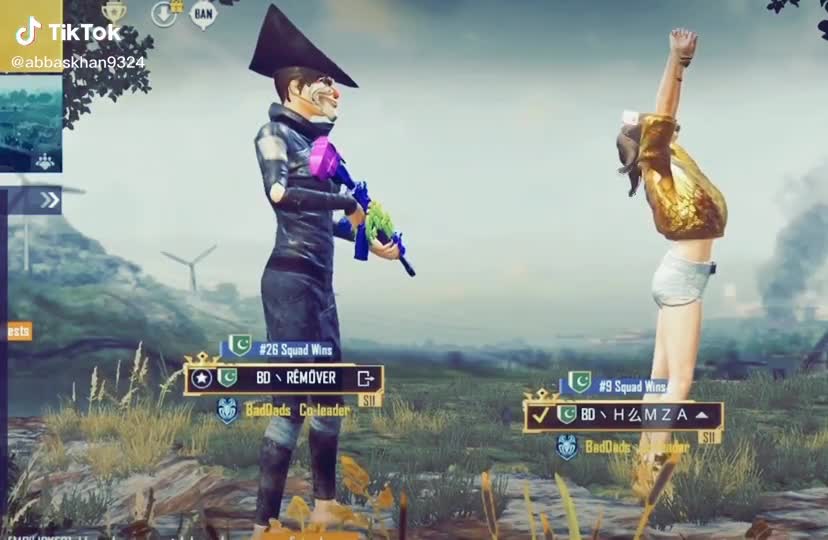Open the BAN badge icon
This screenshot has height=540, width=828.
point(203,14)
